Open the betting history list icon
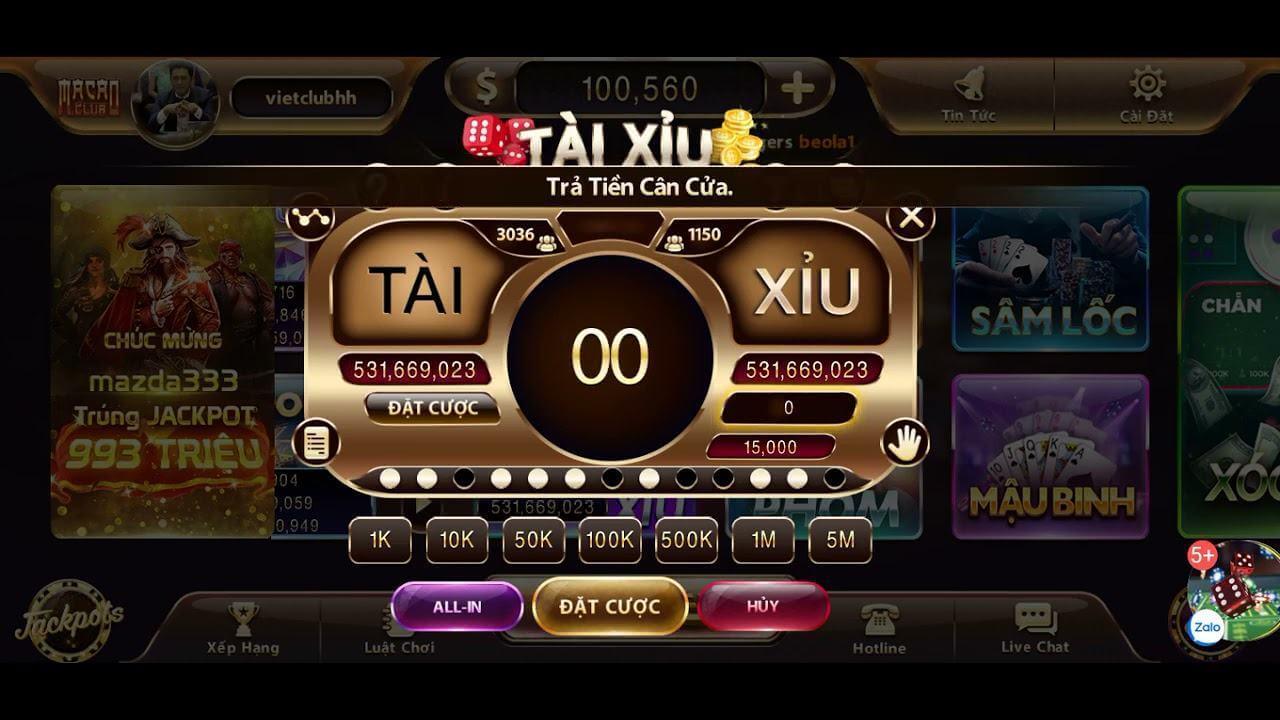Image resolution: width=1280 pixels, height=720 pixels. (x=318, y=440)
